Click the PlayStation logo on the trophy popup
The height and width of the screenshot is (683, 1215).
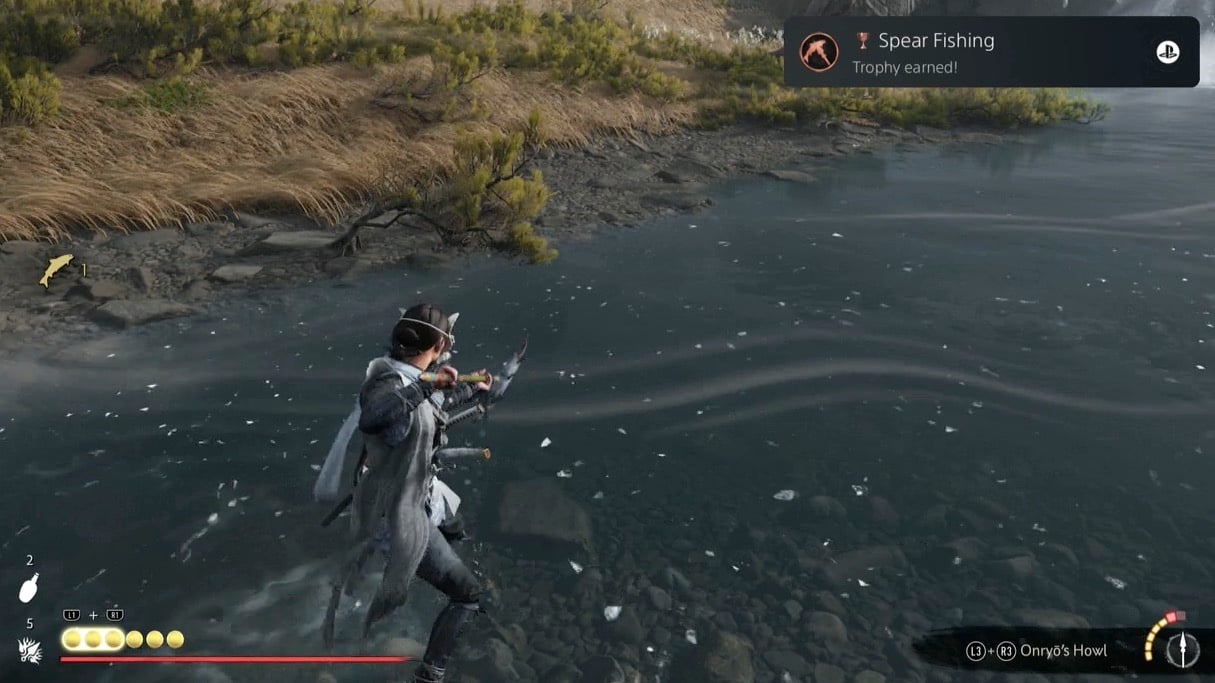1167,52
